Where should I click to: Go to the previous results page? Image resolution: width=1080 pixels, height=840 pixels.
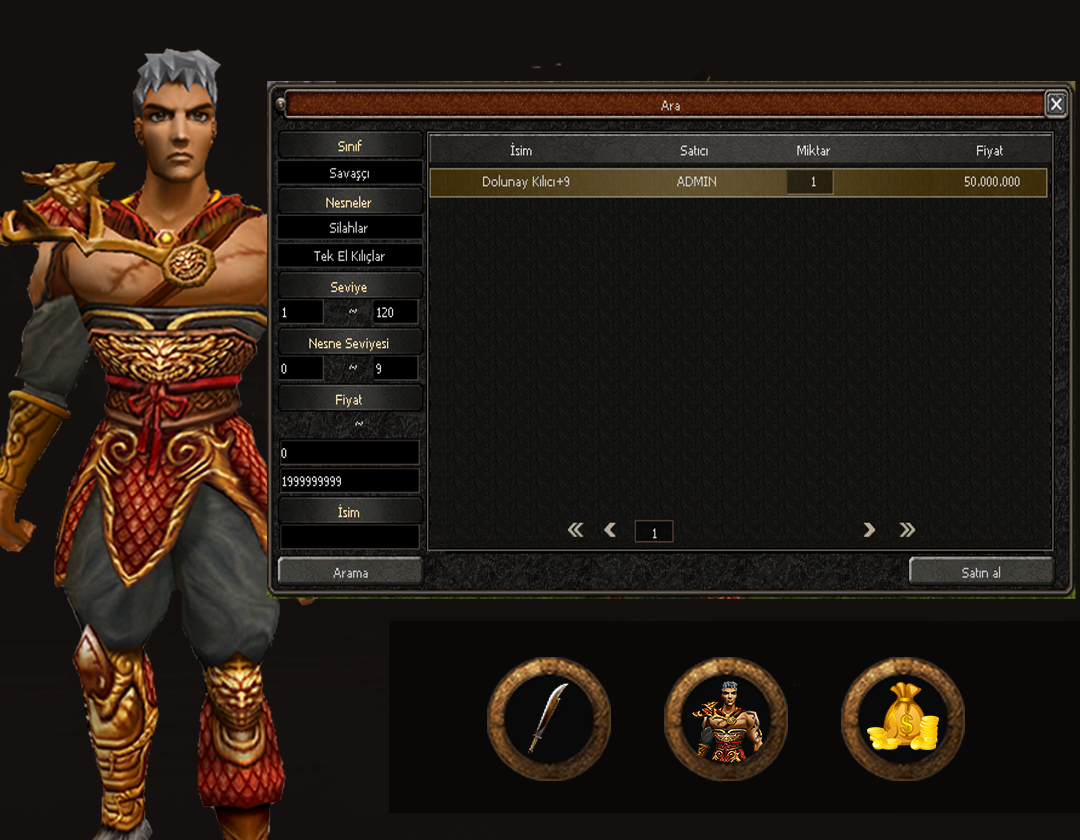click(610, 530)
